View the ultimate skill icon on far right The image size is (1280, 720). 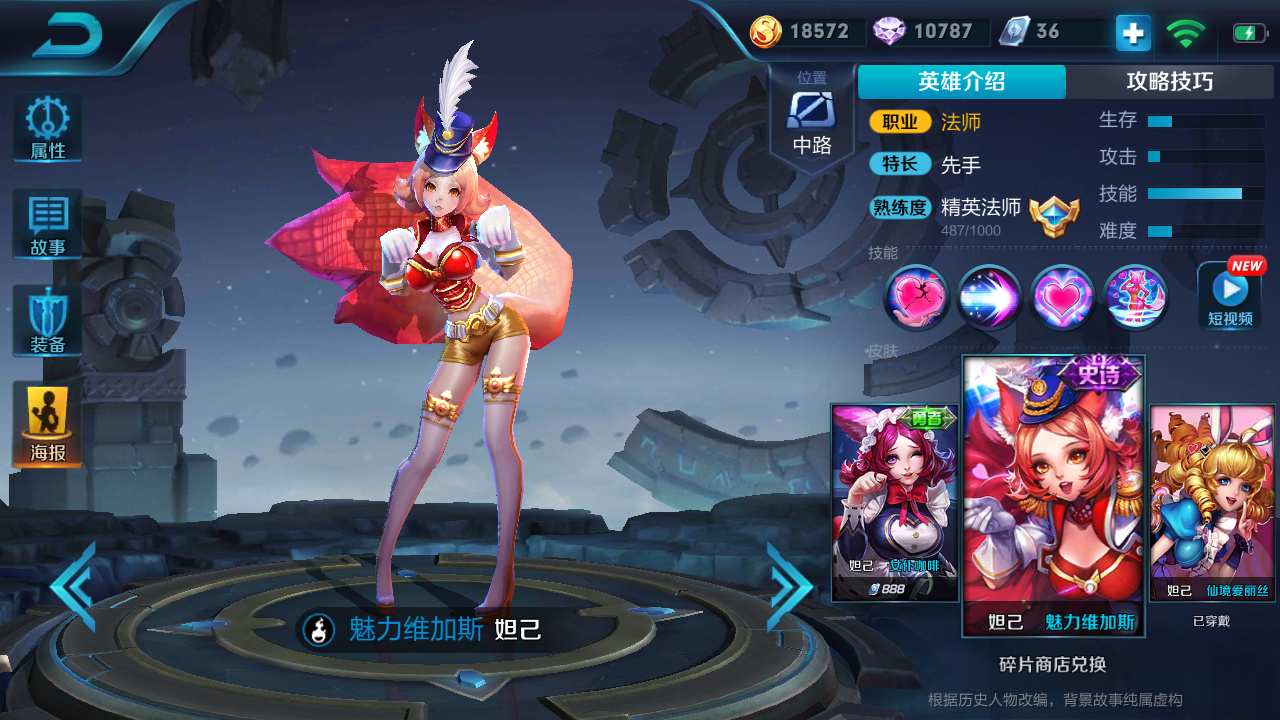coord(1134,297)
